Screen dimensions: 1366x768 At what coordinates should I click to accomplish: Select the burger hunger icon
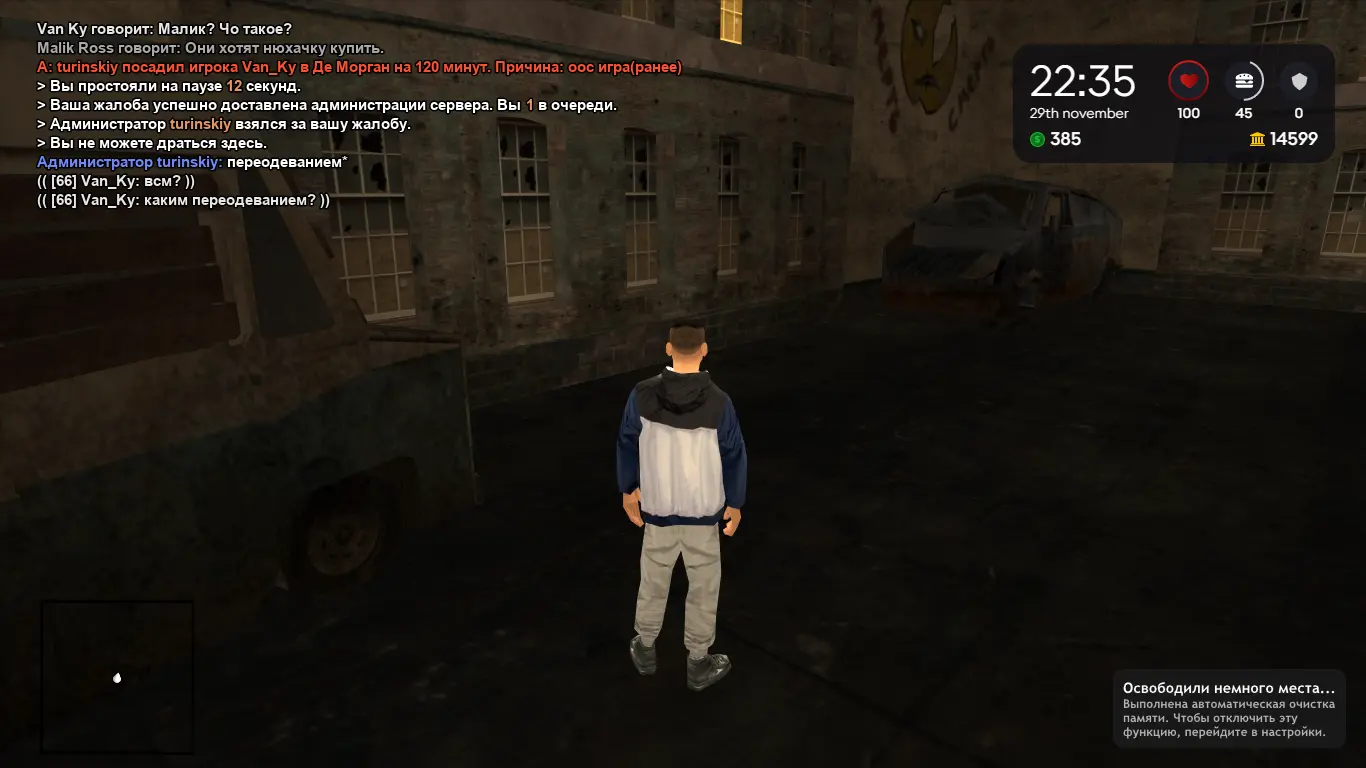coord(1243,80)
